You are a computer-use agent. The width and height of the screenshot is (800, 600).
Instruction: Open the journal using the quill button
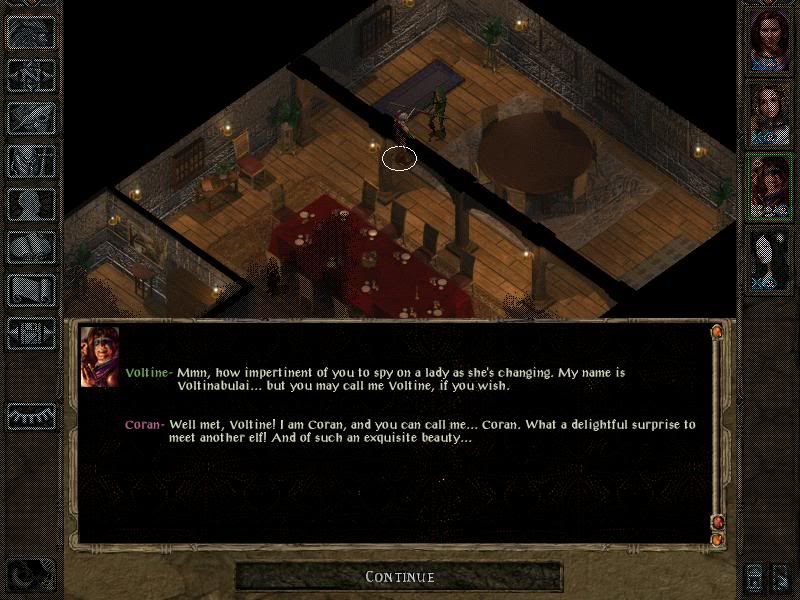31,119
